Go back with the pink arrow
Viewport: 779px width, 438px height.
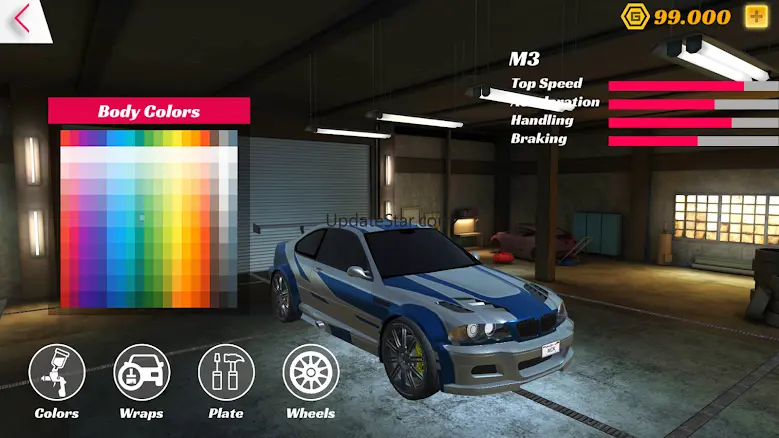click(x=22, y=19)
